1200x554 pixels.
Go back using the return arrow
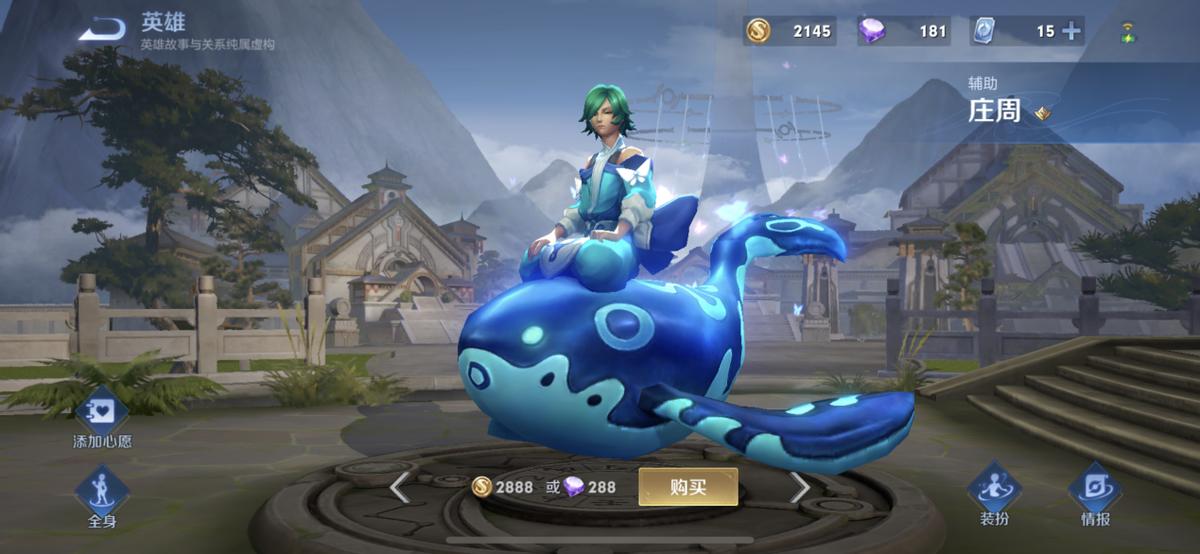point(102,30)
